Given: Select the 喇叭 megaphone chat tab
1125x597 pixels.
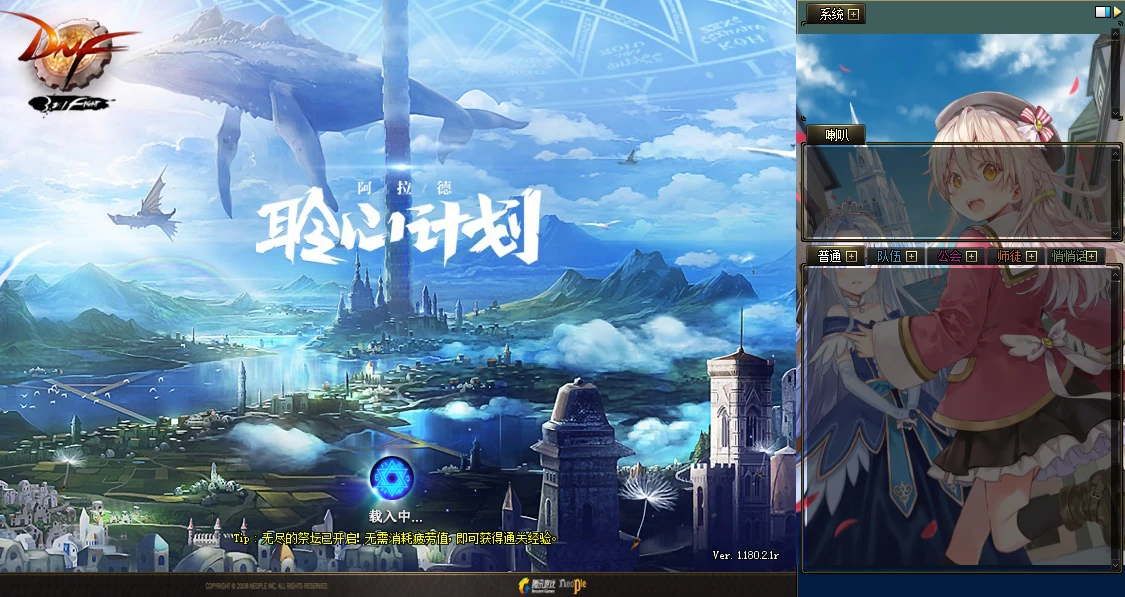Looking at the screenshot, I should (837, 135).
